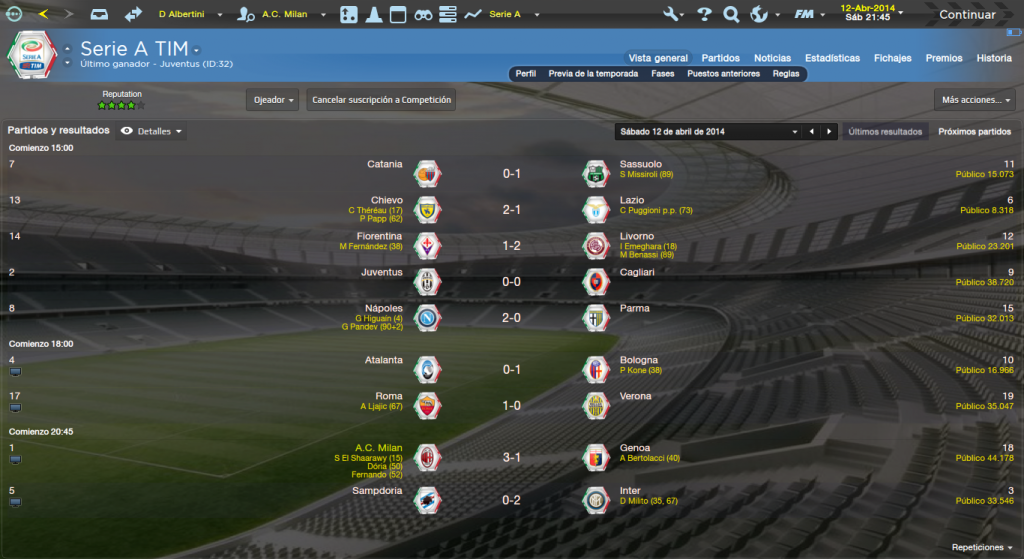Switch to the Noticias tab
Viewport: 1024px width, 559px height.
[772, 58]
